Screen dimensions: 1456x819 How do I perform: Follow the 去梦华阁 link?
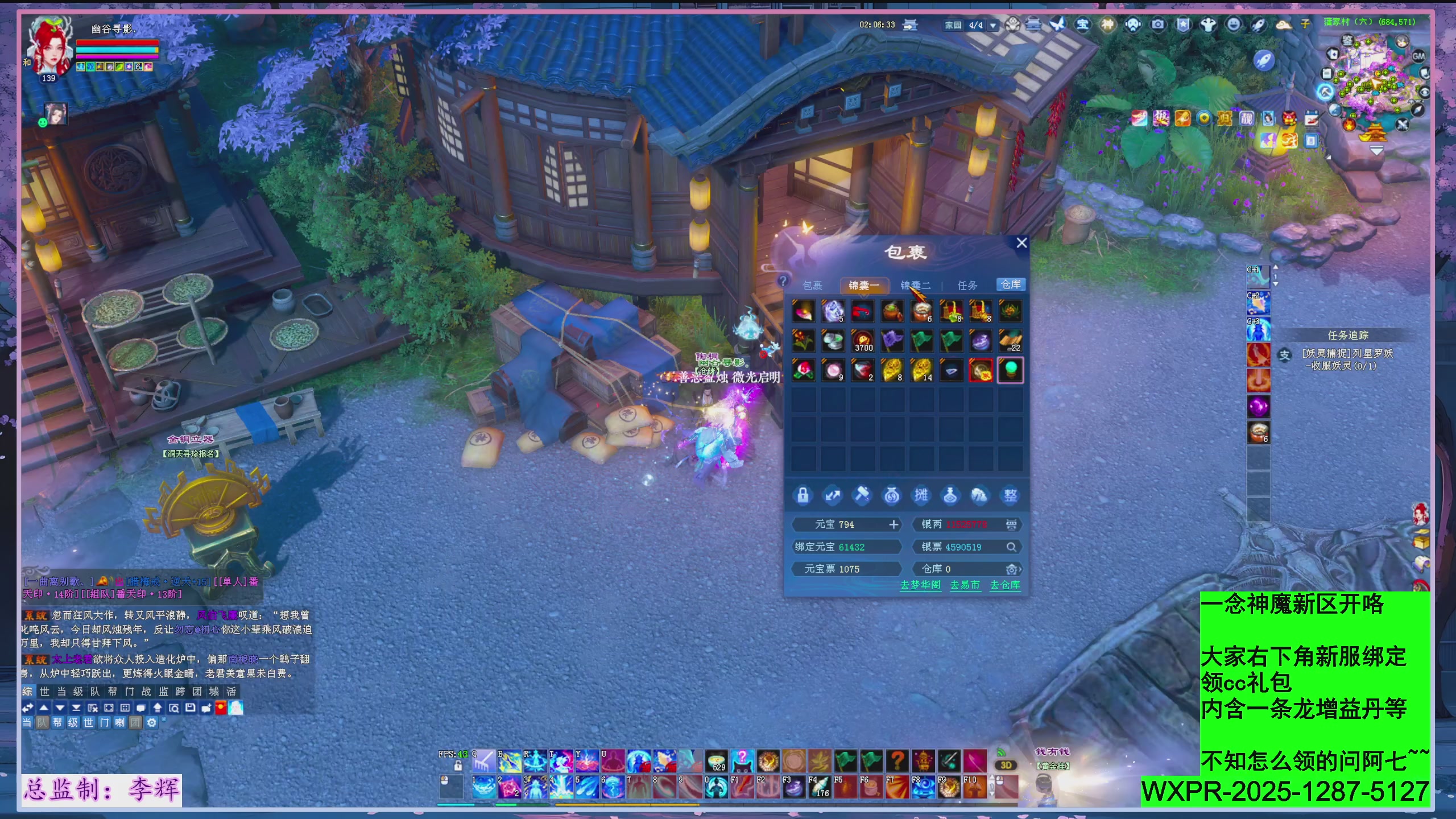pyautogui.click(x=920, y=585)
